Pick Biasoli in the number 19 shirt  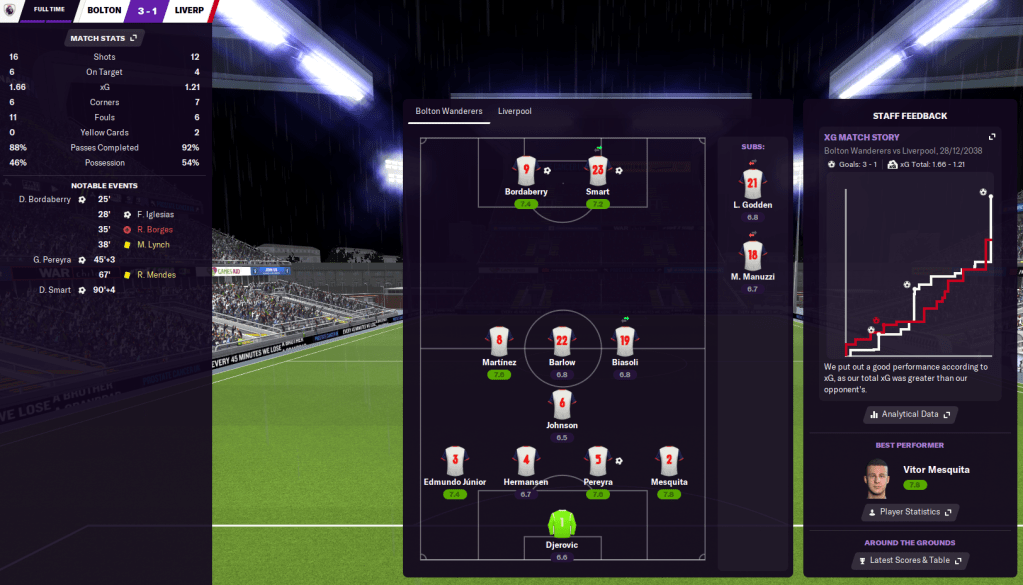[625, 340]
